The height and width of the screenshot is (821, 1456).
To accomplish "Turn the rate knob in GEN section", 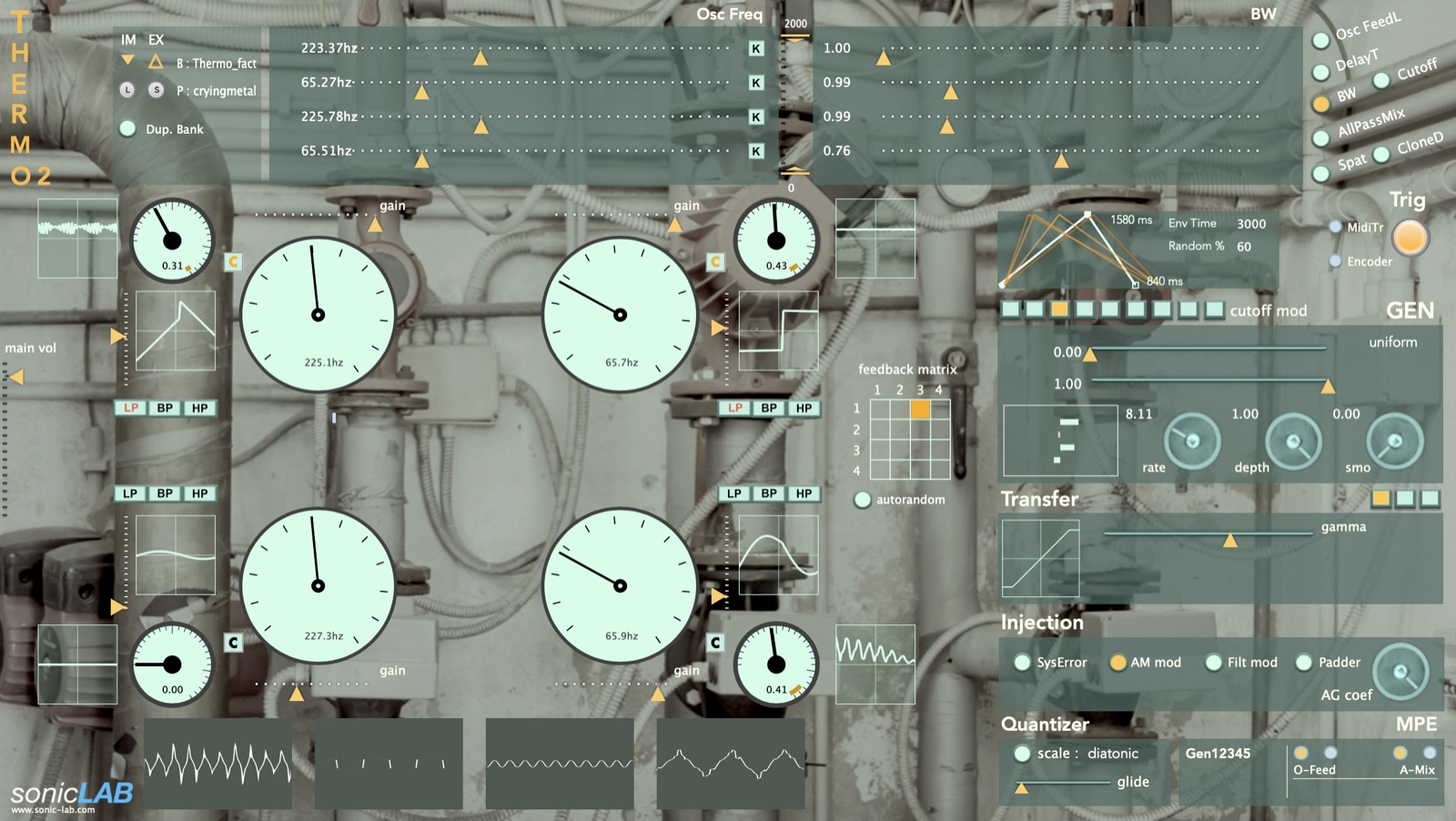I will 1192,441.
